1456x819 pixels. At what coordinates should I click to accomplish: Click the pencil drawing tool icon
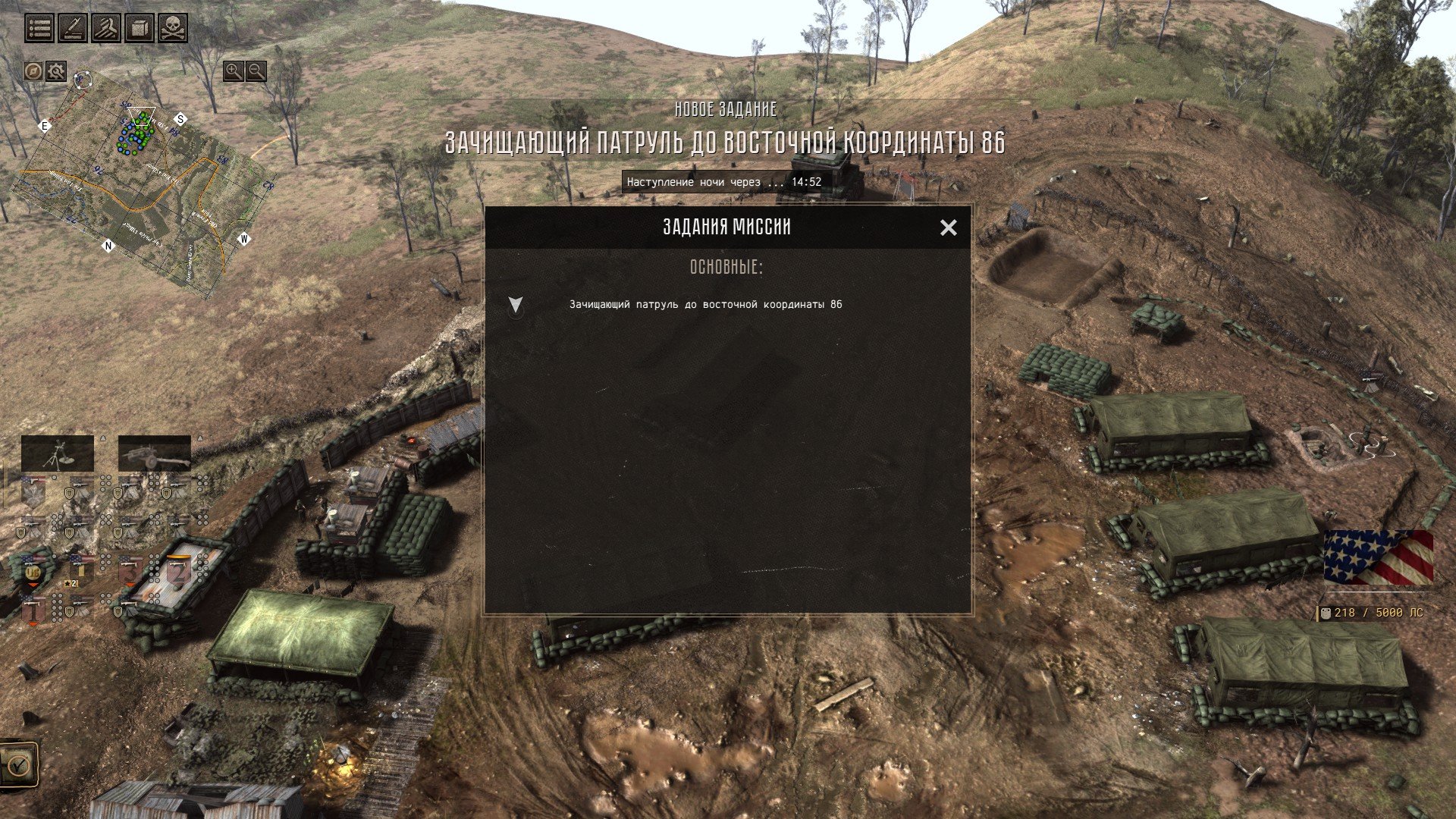73,29
